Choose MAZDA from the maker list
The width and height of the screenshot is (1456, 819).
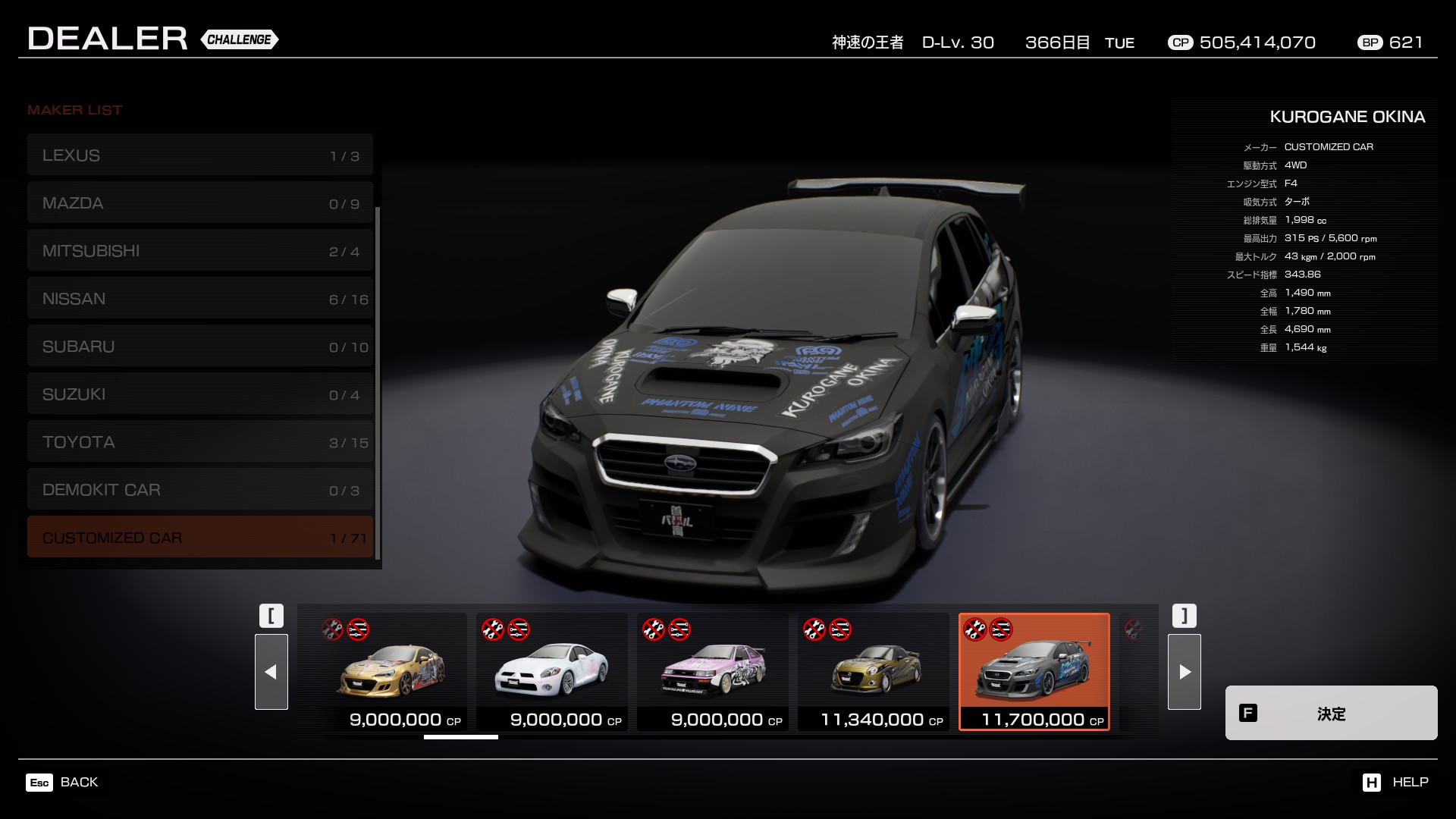coord(199,203)
